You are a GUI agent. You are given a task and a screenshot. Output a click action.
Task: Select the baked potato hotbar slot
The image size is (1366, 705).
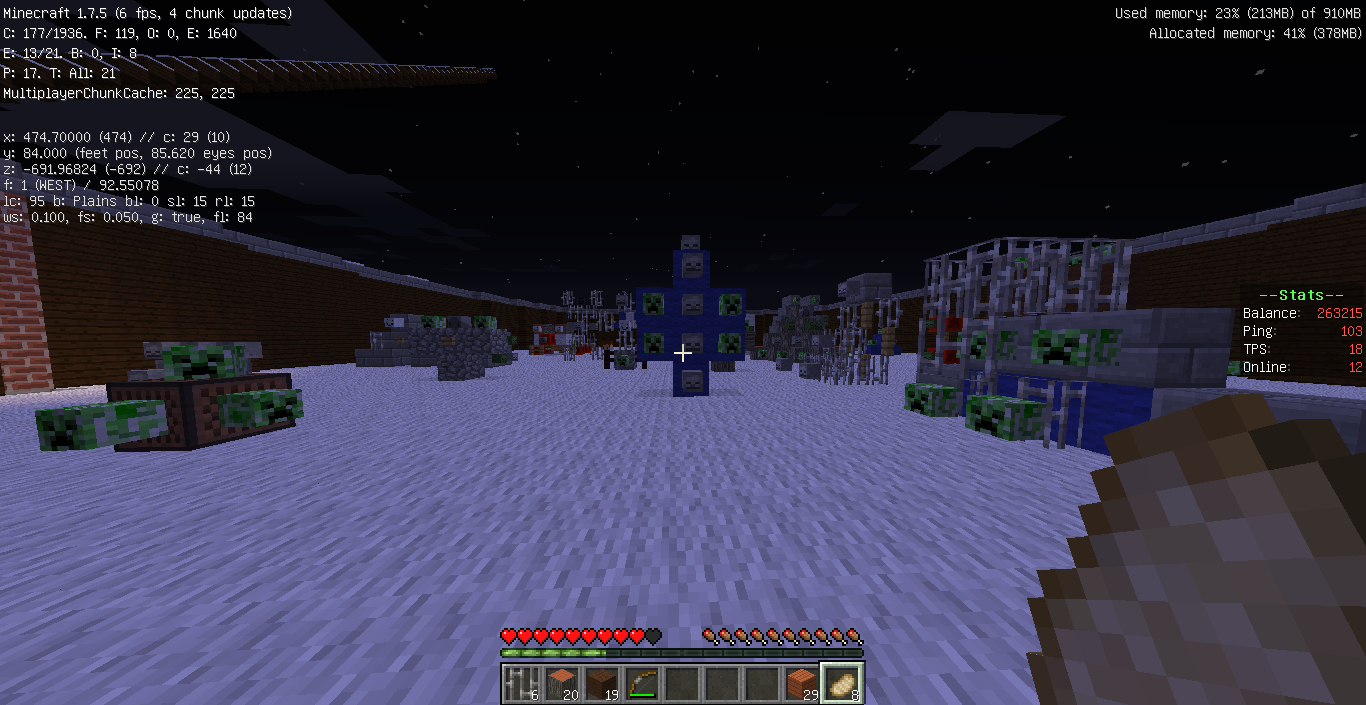(x=841, y=683)
